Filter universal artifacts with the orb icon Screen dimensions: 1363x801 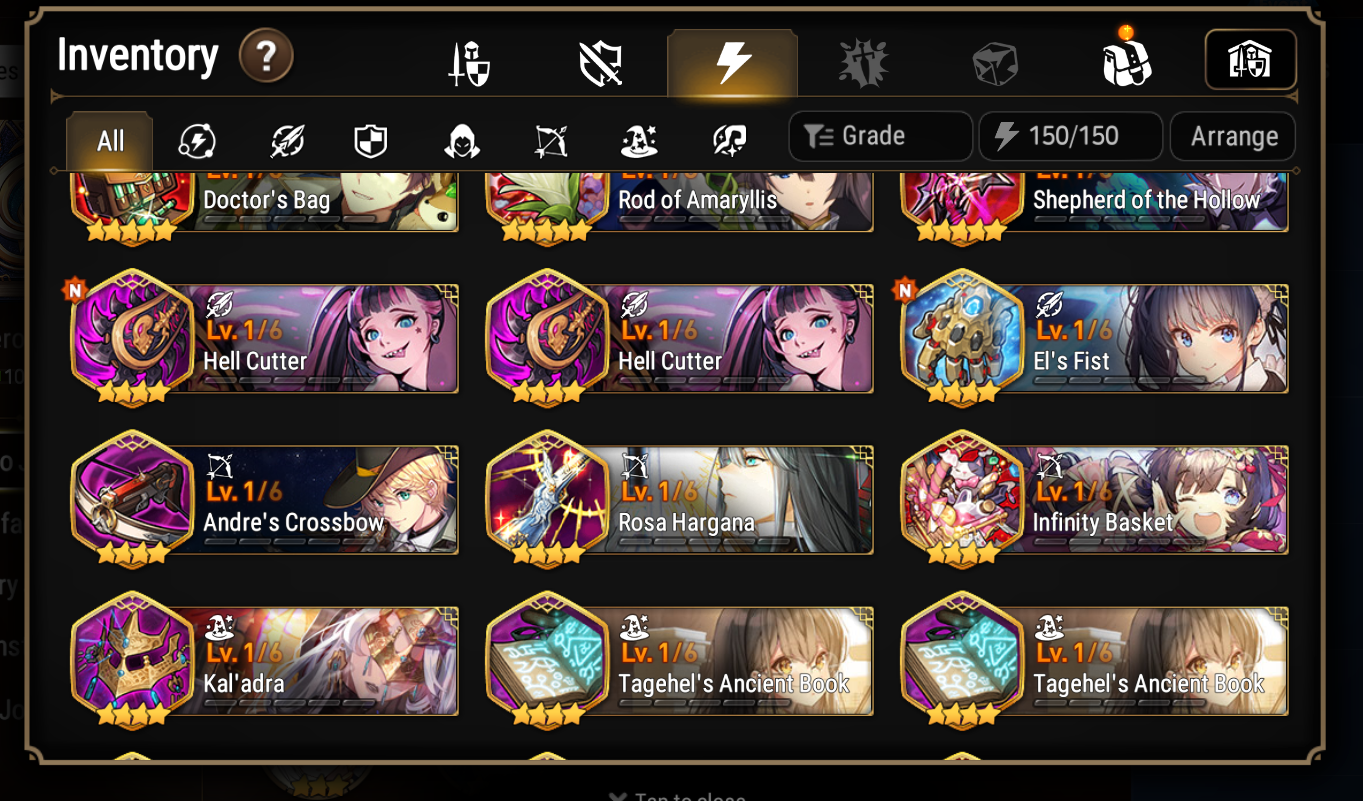click(x=197, y=141)
